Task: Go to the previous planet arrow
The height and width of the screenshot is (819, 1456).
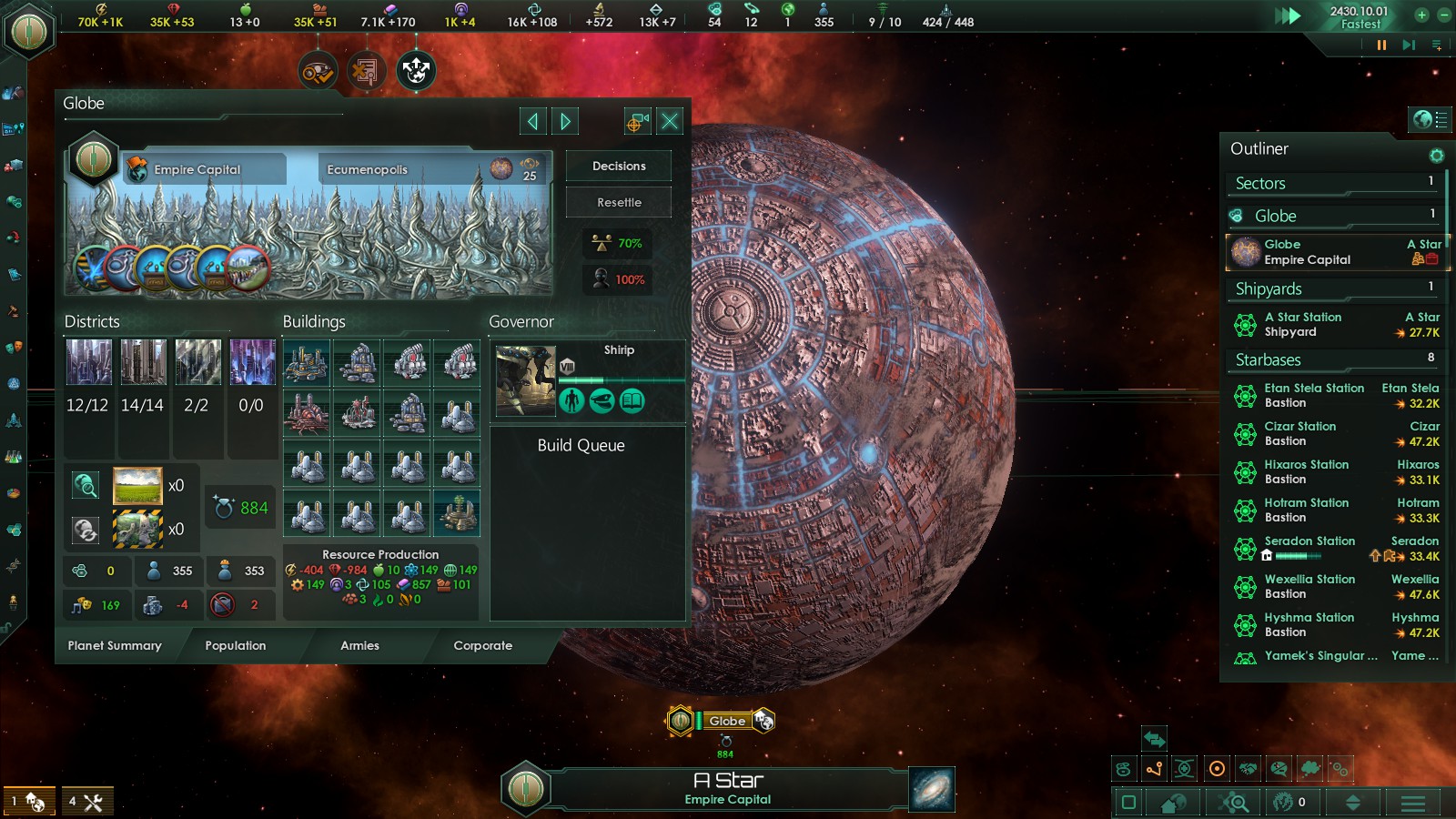Action: coord(533,121)
